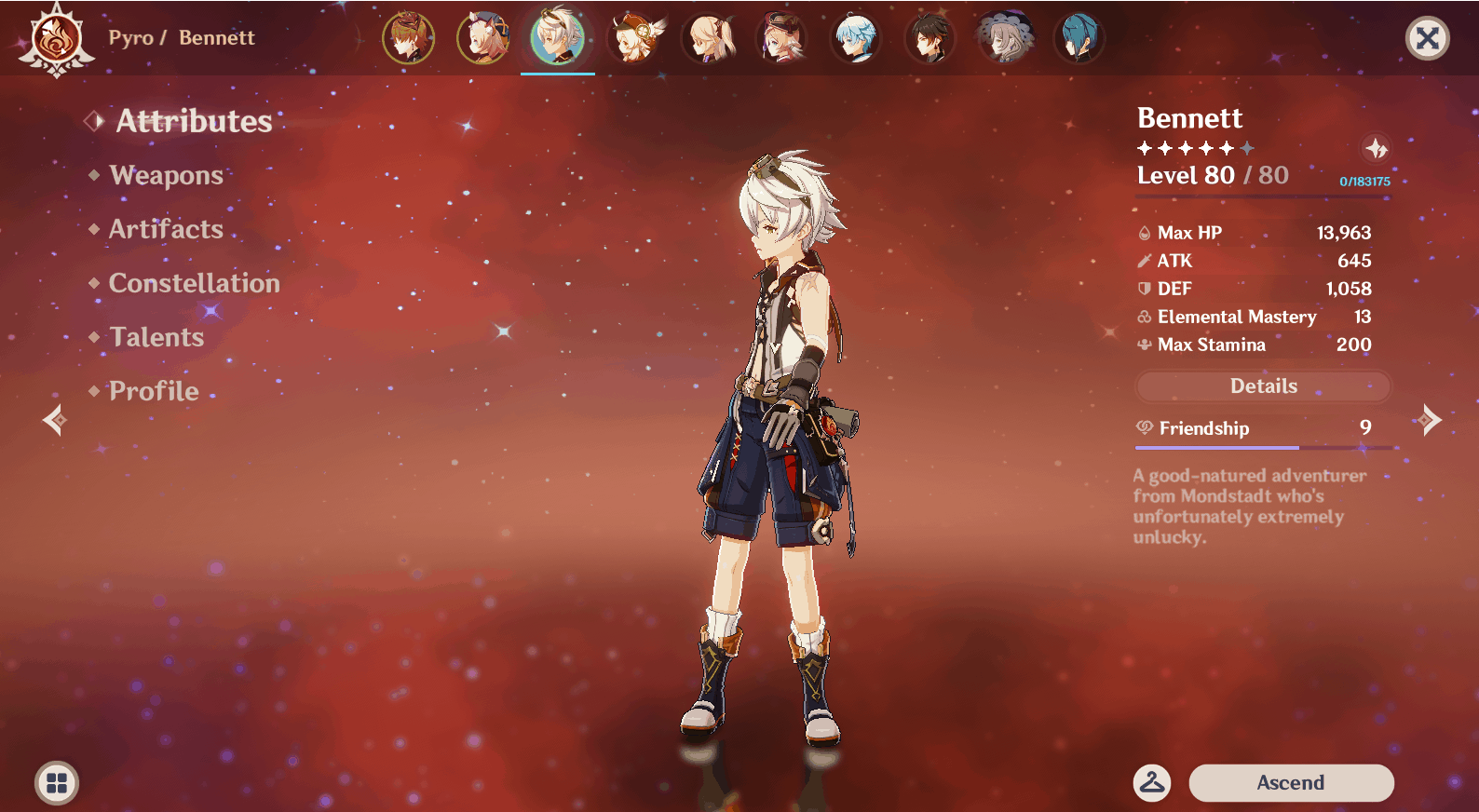Select Xingqiu's teal-haired portrait
1479x812 pixels.
(x=1079, y=38)
